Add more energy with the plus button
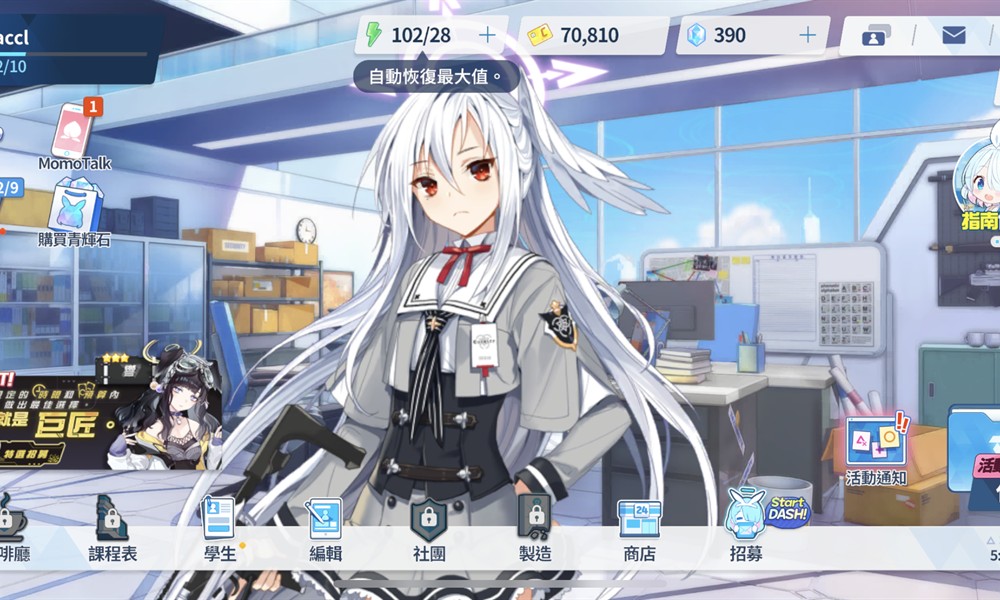This screenshot has width=1000, height=600. coord(487,35)
